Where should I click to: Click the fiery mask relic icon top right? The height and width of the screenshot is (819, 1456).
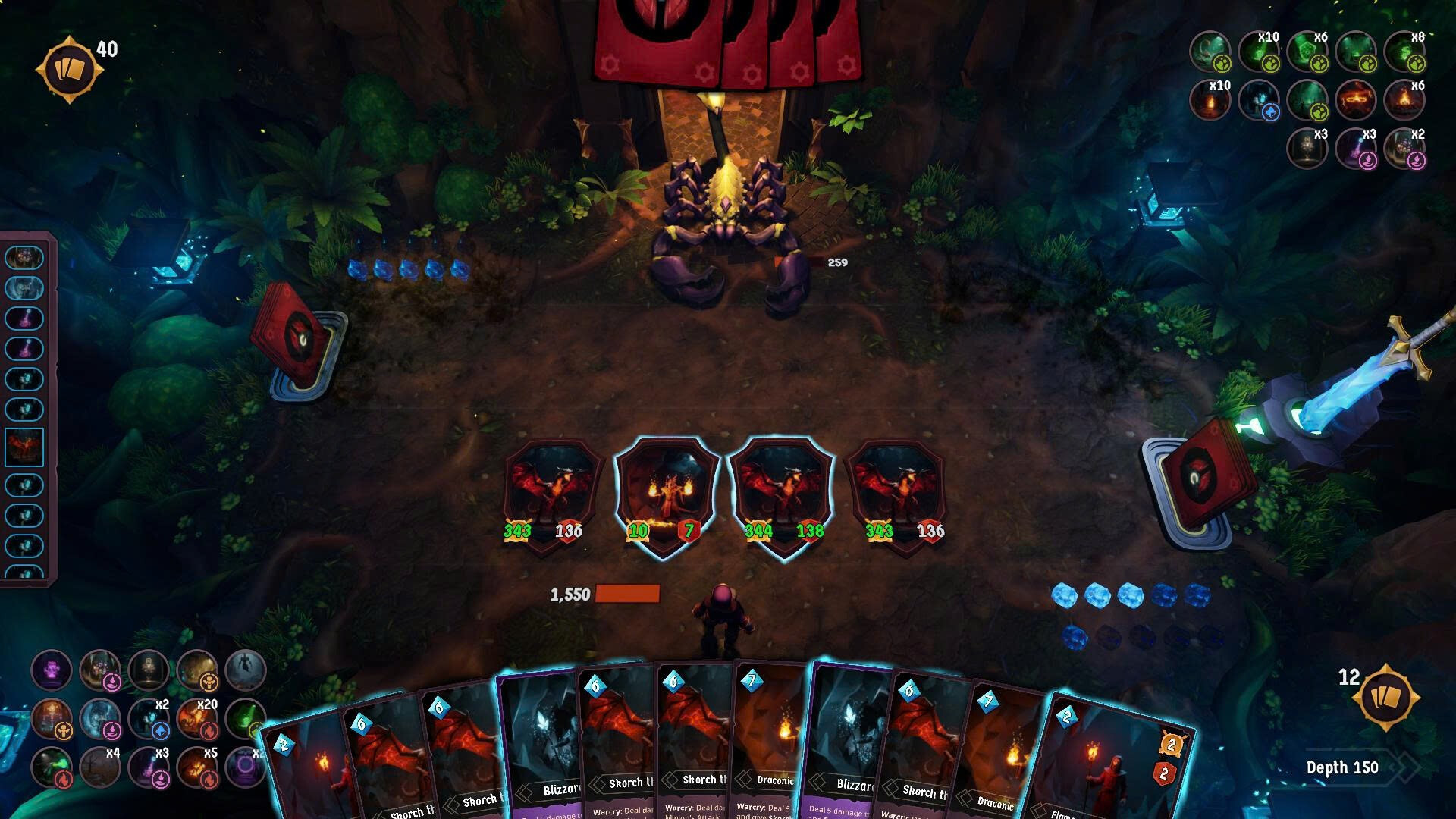1357,102
